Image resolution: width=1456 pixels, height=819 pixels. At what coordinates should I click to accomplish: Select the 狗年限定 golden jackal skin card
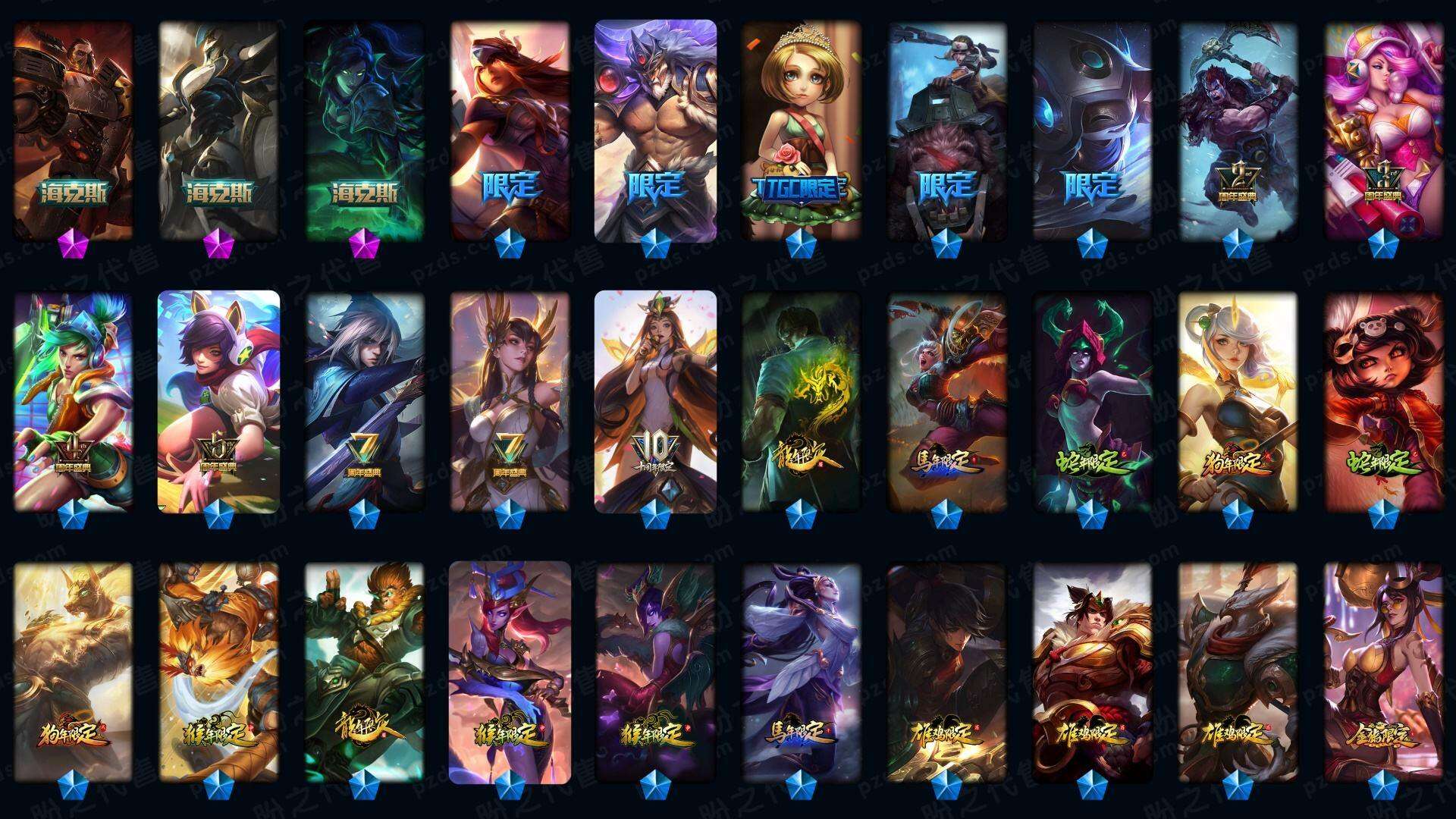(x=73, y=672)
